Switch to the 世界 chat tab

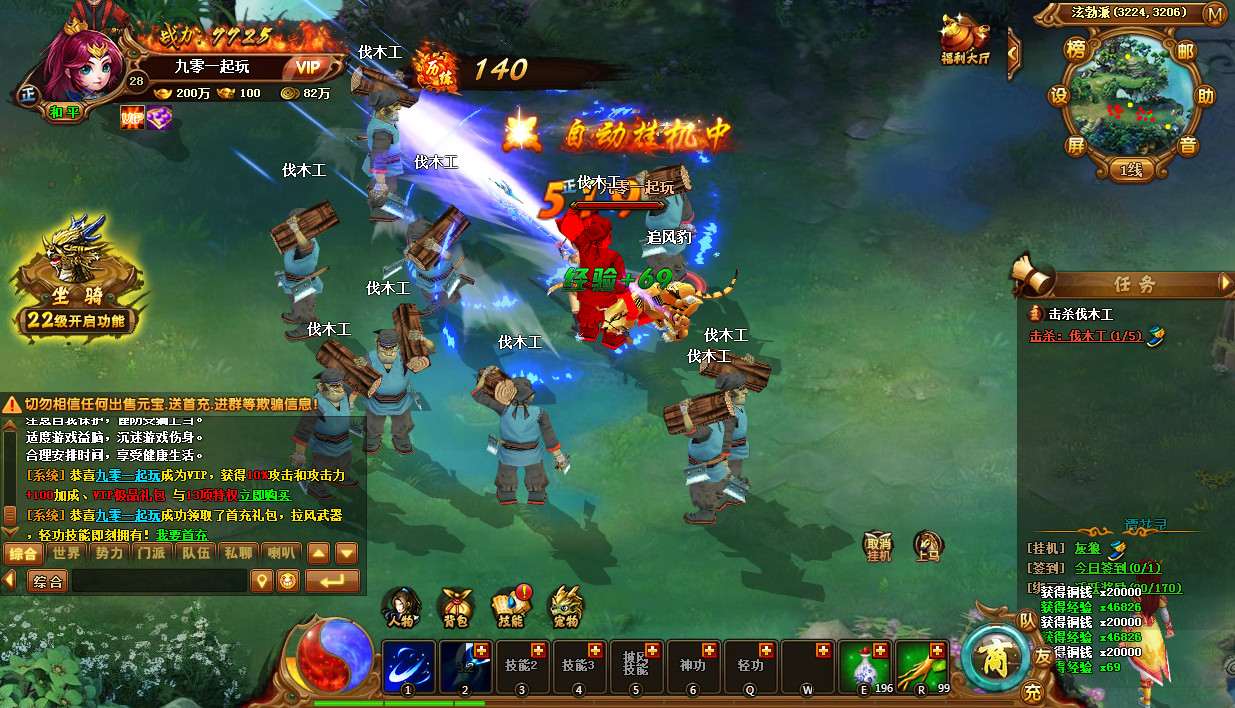67,553
